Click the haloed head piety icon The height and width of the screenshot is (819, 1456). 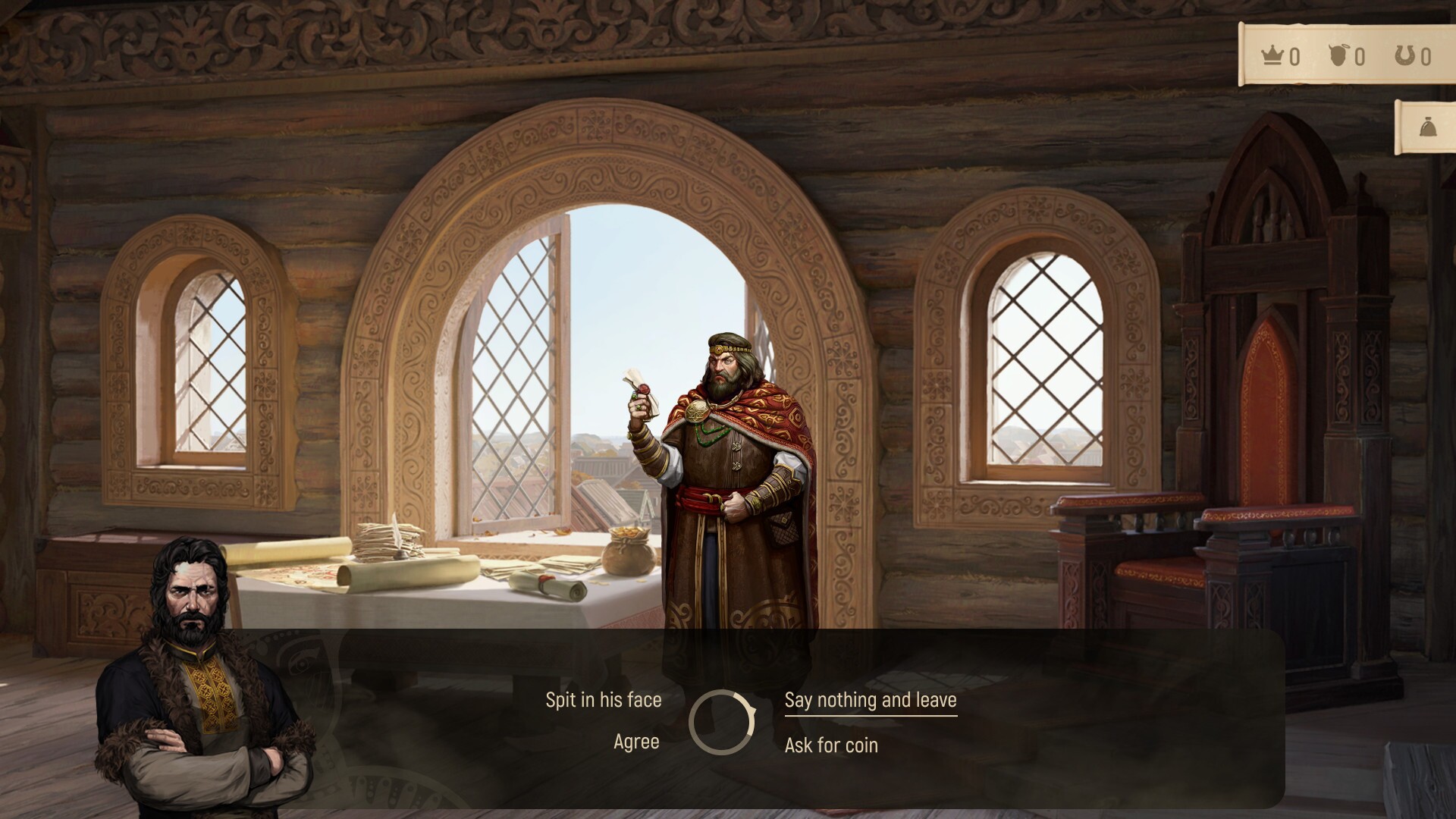[1338, 53]
